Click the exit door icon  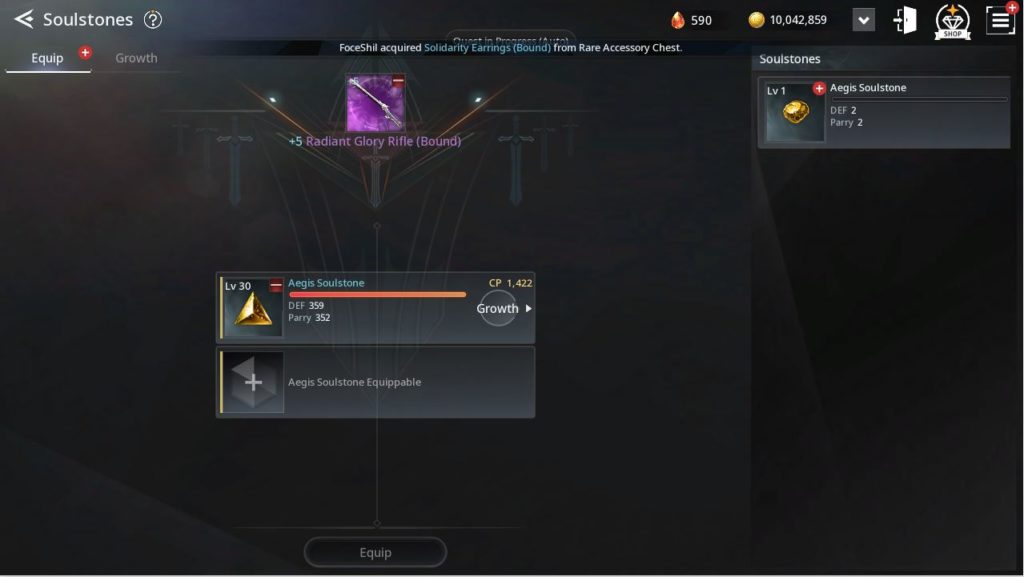pyautogui.click(x=905, y=20)
